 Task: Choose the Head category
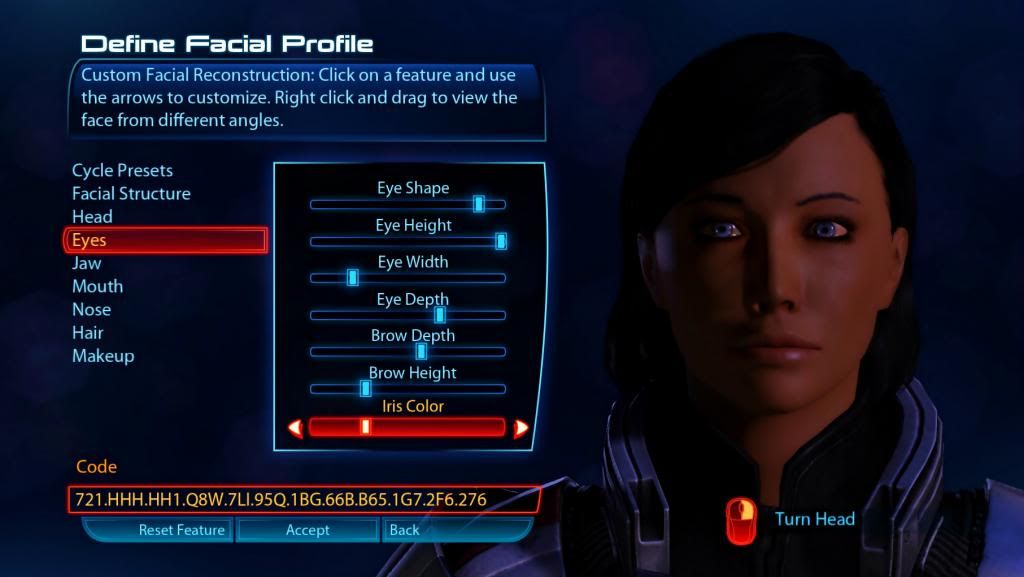pyautogui.click(x=92, y=217)
